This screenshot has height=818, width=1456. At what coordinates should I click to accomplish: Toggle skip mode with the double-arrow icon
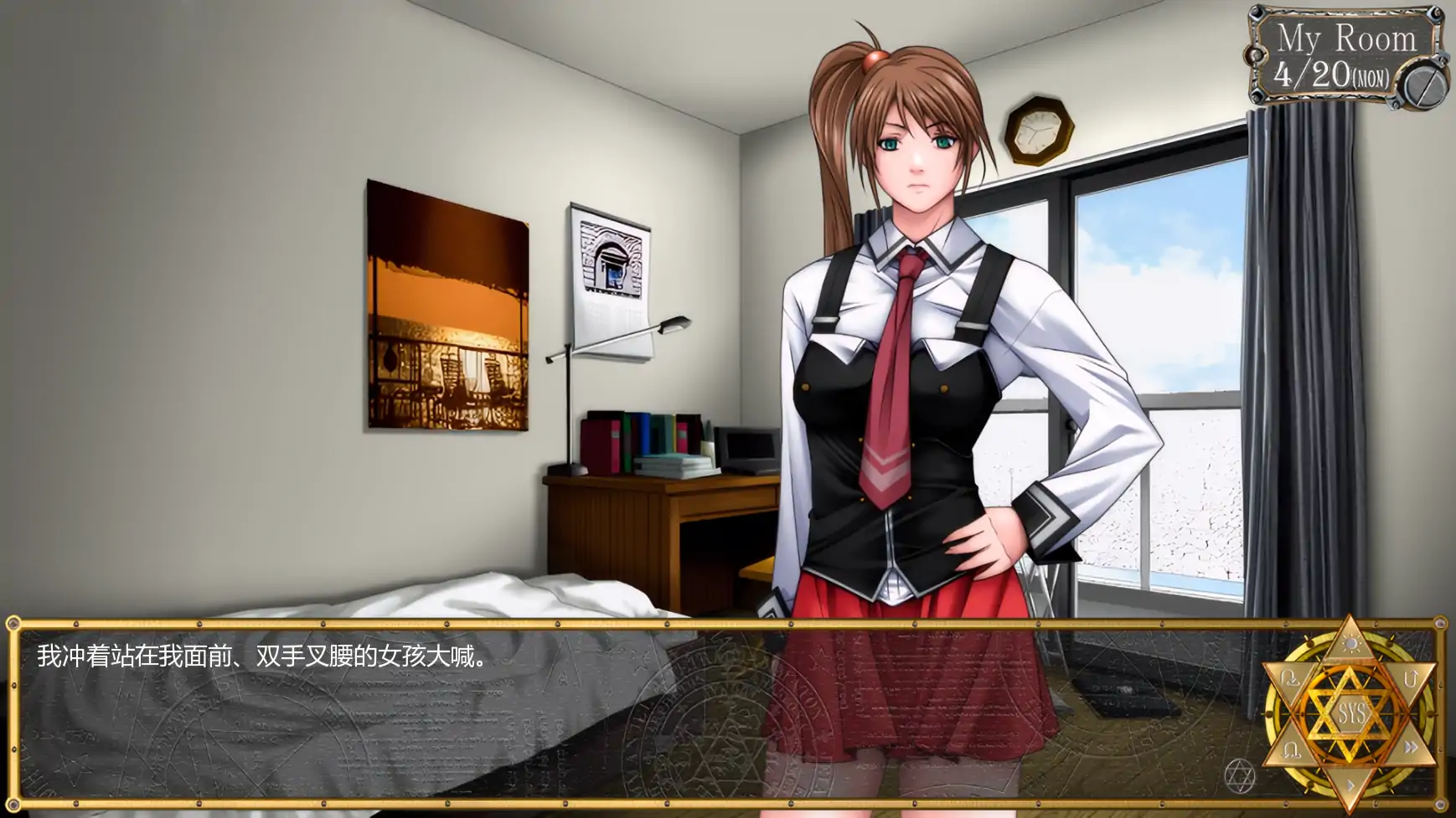pos(1412,745)
